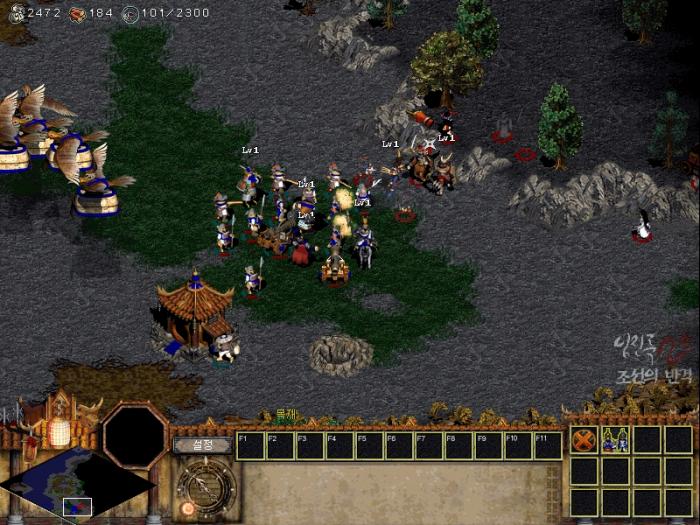Viewport: 700px width, 525px height.
Task: Choose the F7 group slot
Action: click(x=430, y=446)
